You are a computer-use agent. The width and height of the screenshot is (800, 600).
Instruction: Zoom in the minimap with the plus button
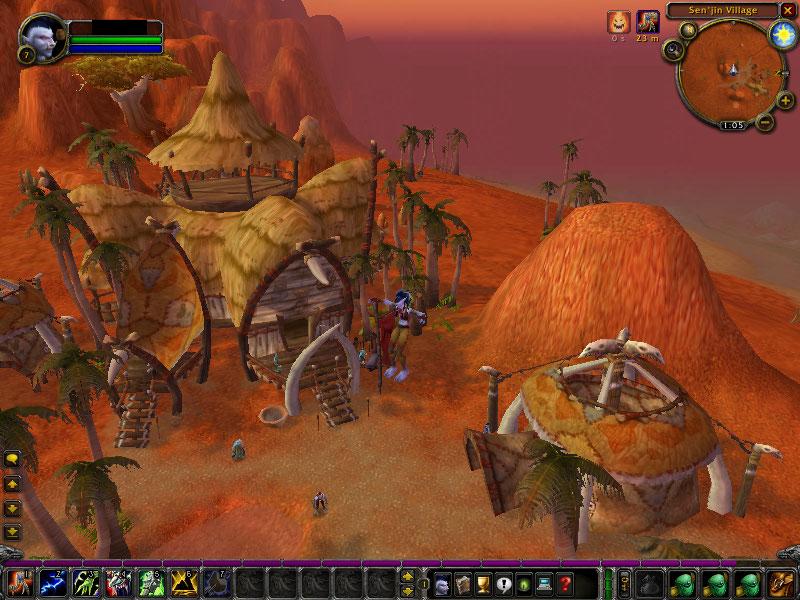click(x=784, y=102)
